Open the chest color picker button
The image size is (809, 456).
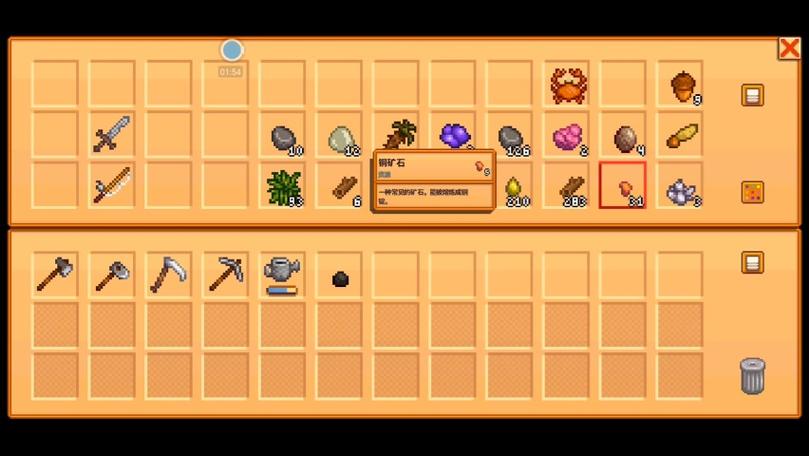(x=752, y=192)
